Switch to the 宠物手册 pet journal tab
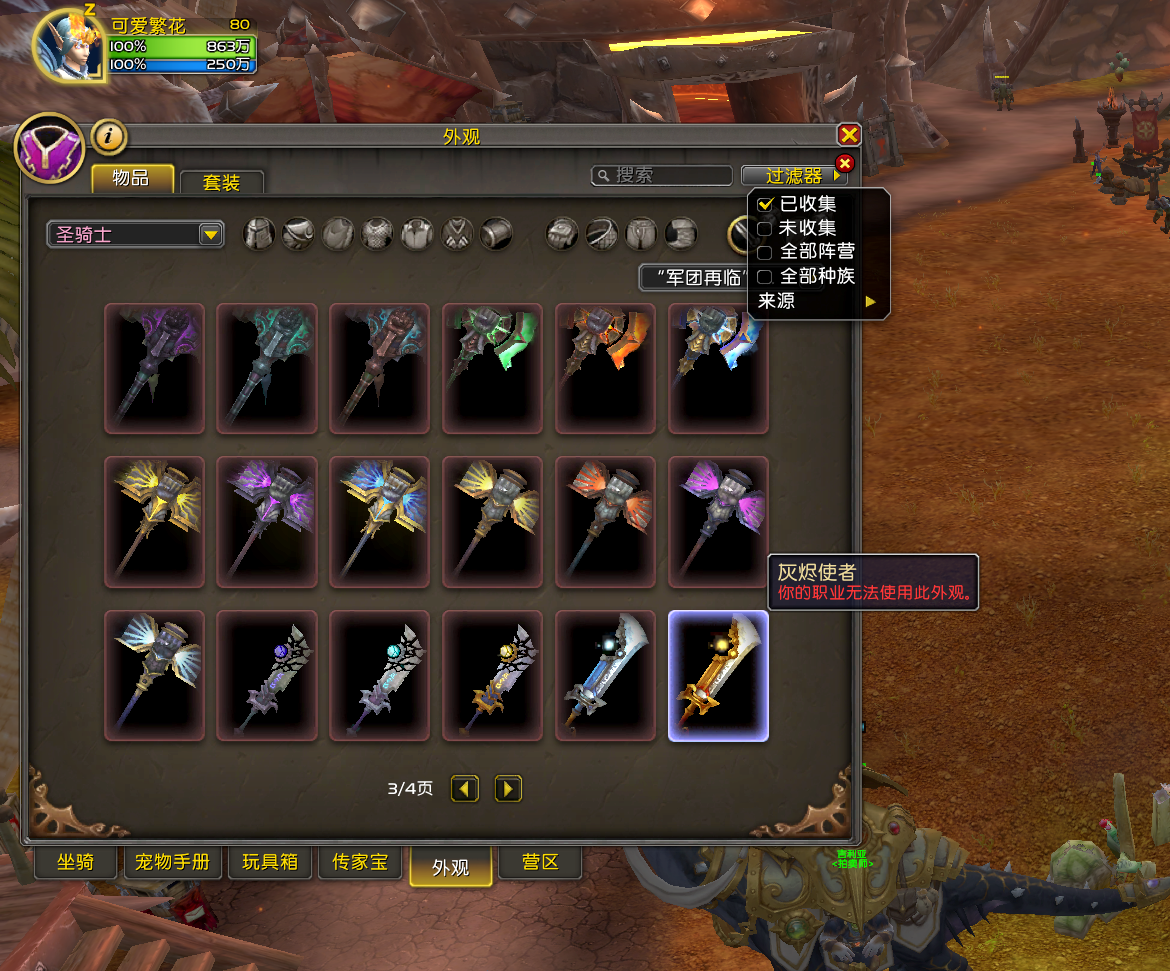Image resolution: width=1170 pixels, height=971 pixels. 172,861
